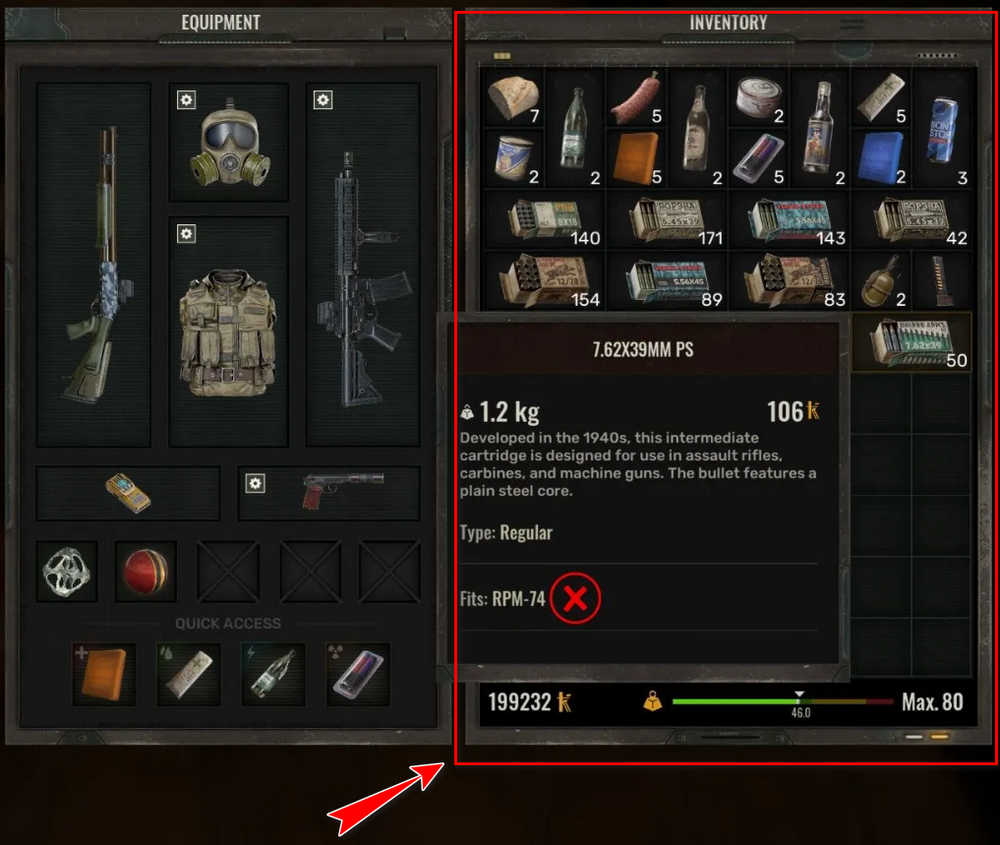Image resolution: width=1000 pixels, height=845 pixels.
Task: Open the gas mask equipment slot
Action: tap(228, 142)
